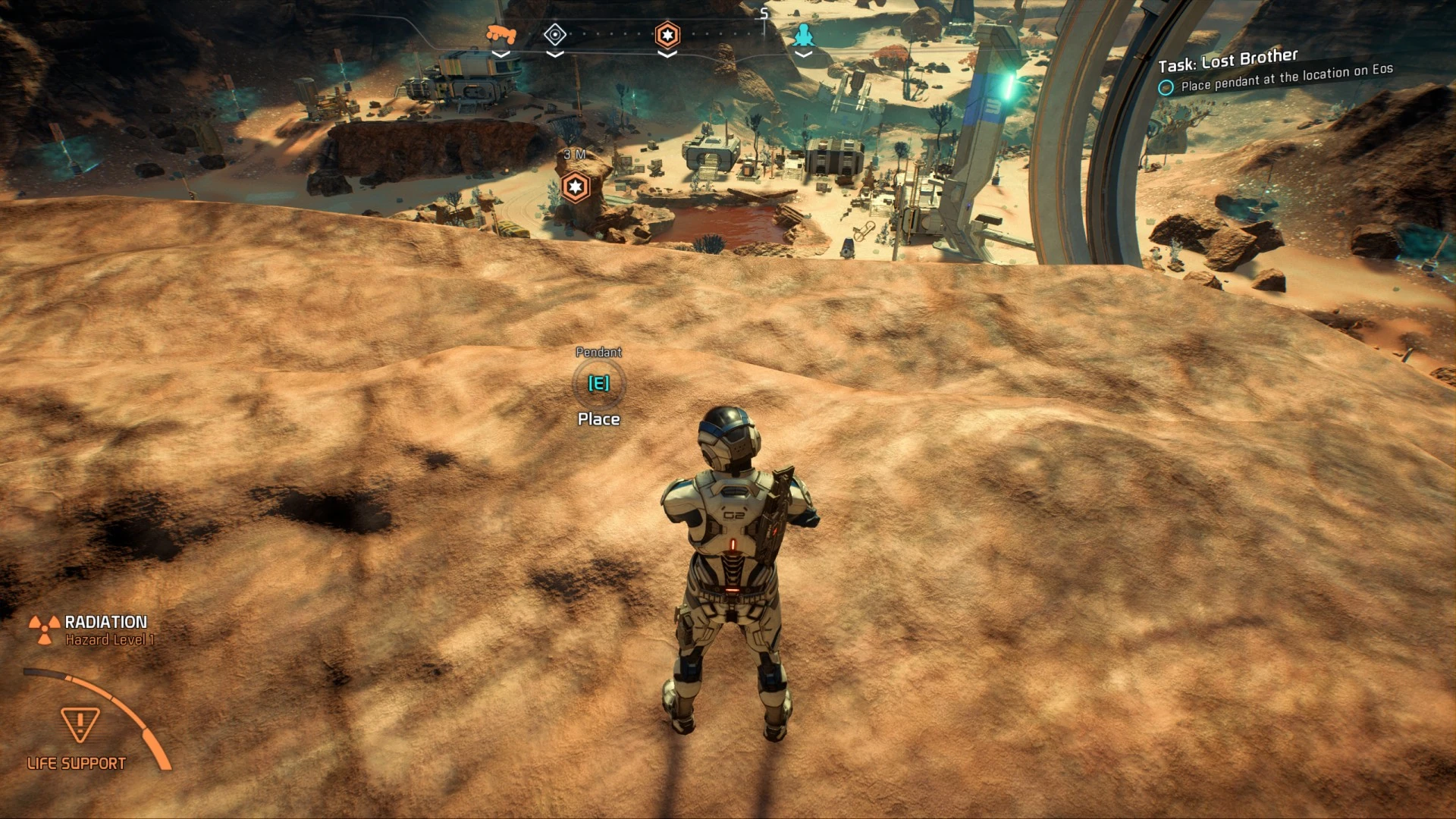Click the orange Nomad vehicle compass icon

pyautogui.click(x=500, y=34)
